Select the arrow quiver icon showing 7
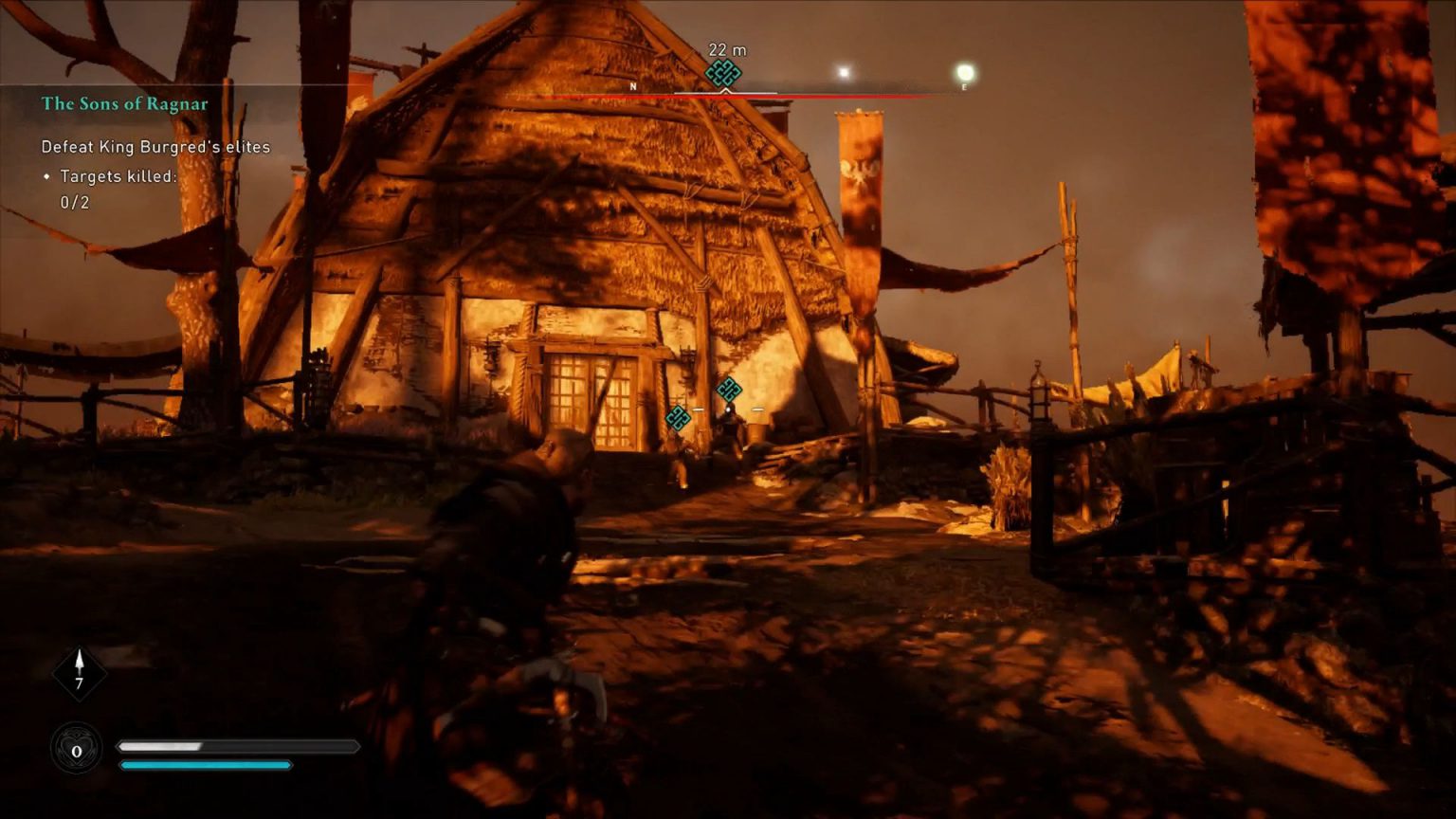The height and width of the screenshot is (819, 1456). point(79,672)
